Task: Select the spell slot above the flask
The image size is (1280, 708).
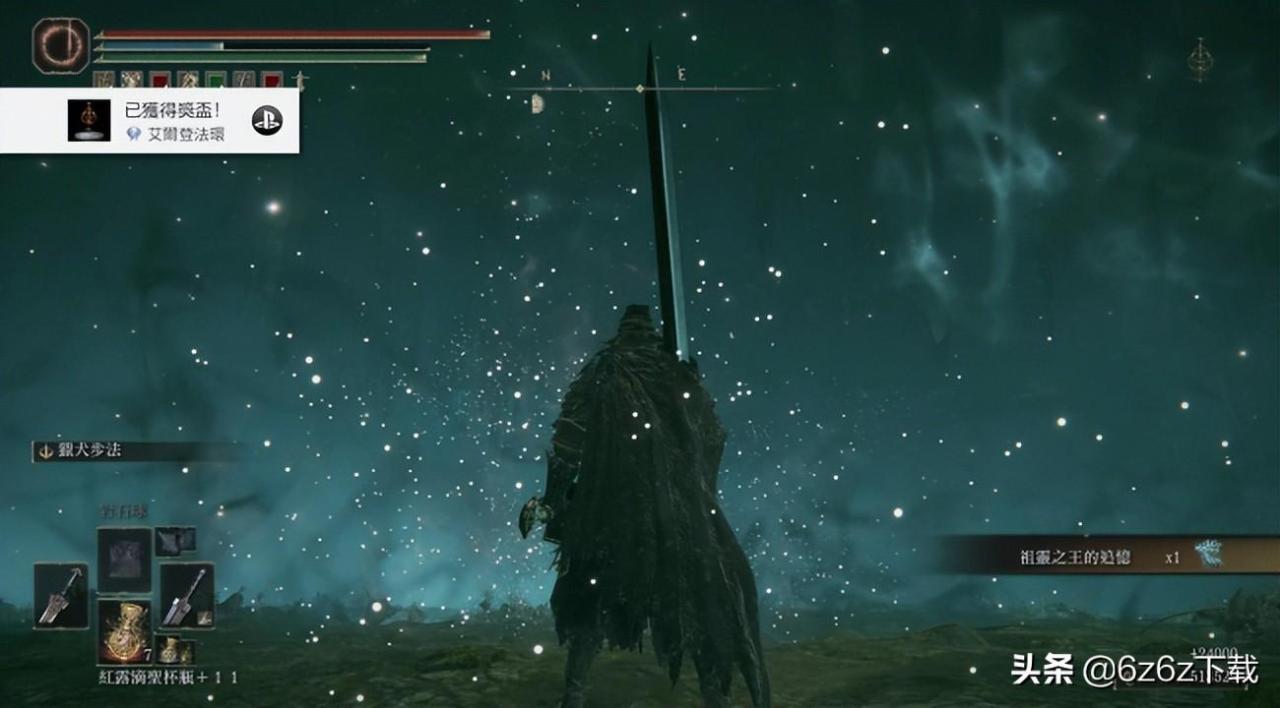Action: [124, 560]
